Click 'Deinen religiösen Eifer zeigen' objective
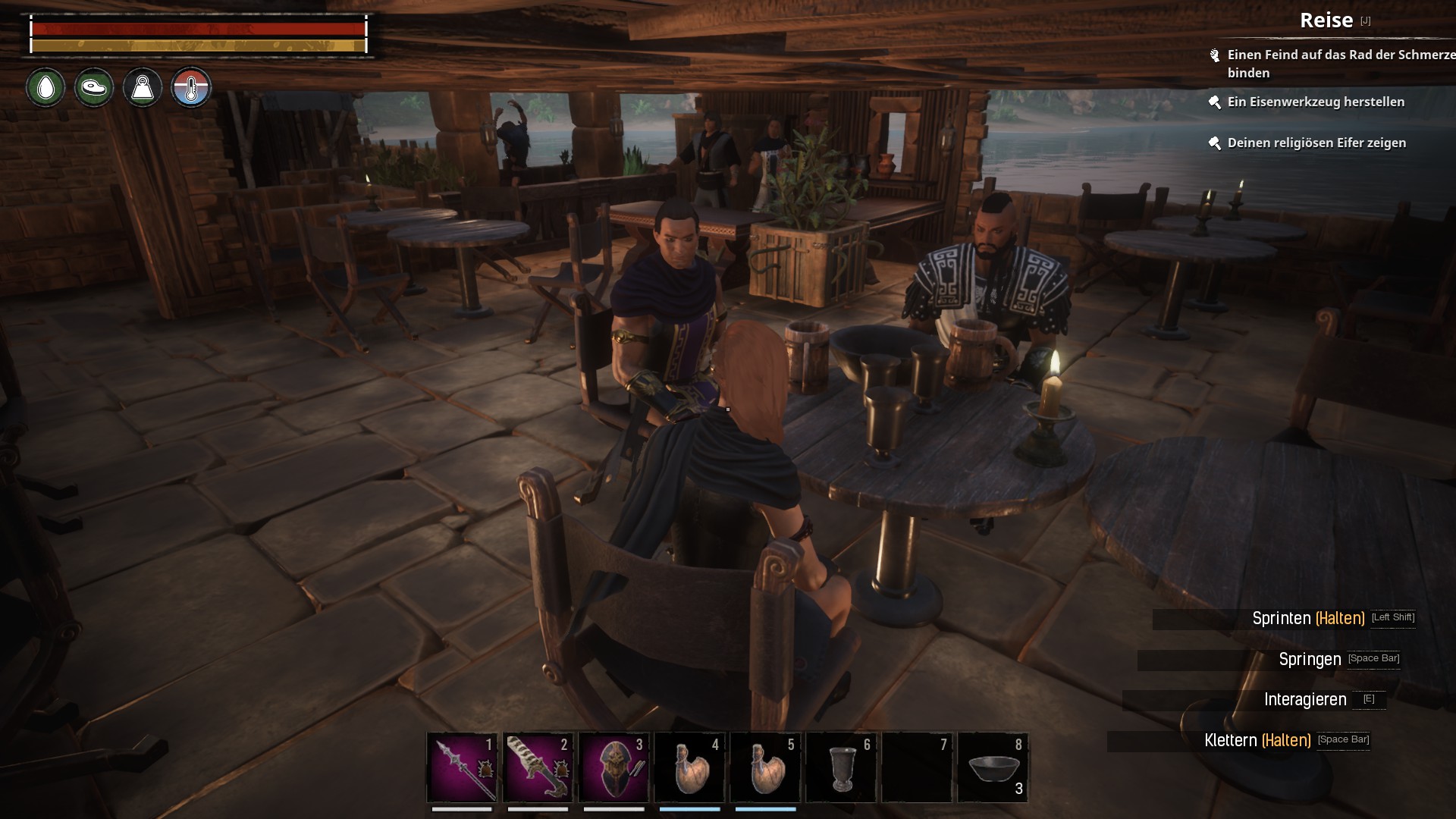Screen dimensions: 1456x819 coord(1316,143)
